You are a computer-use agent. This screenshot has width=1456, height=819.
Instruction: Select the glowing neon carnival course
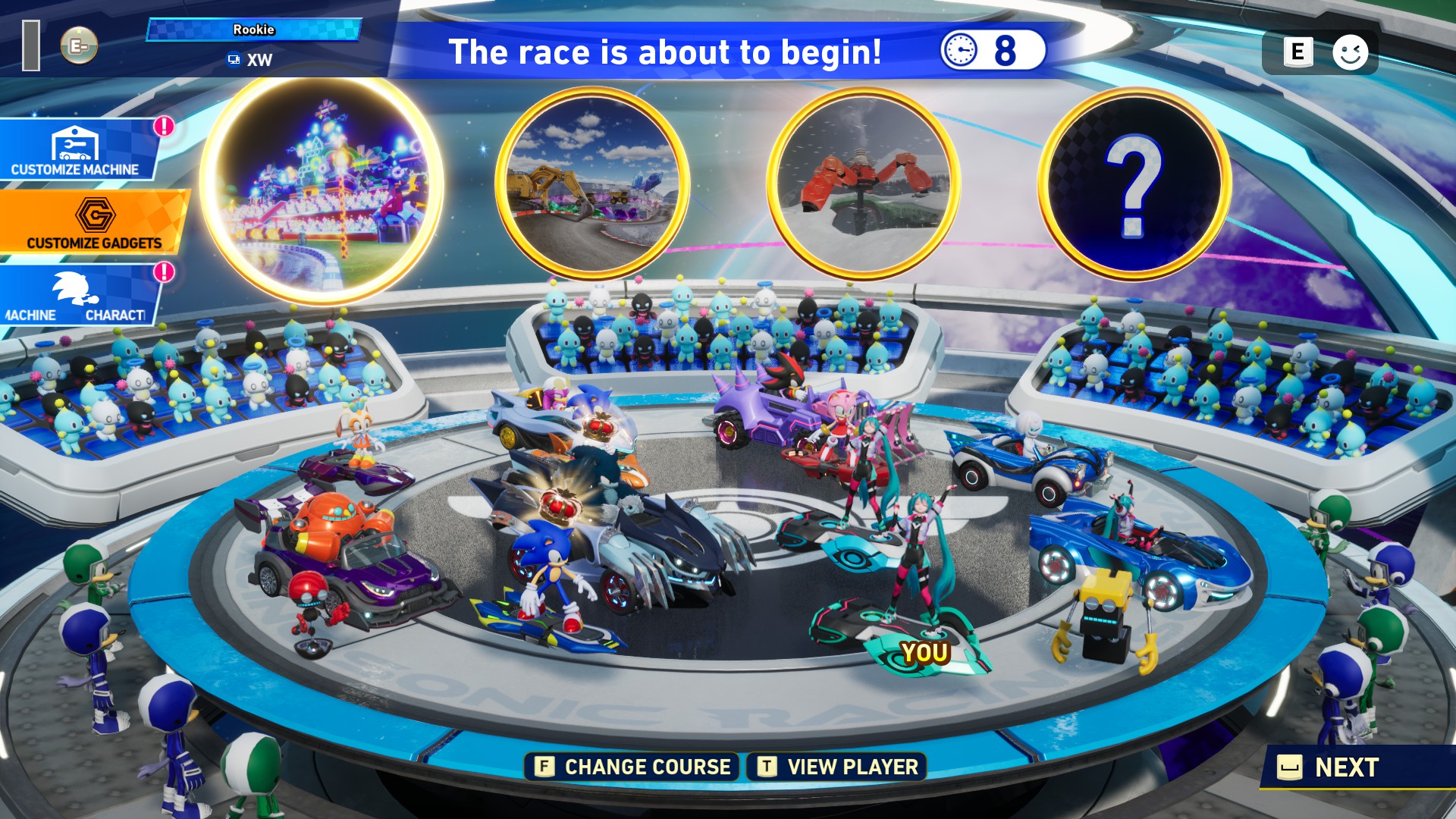point(322,190)
